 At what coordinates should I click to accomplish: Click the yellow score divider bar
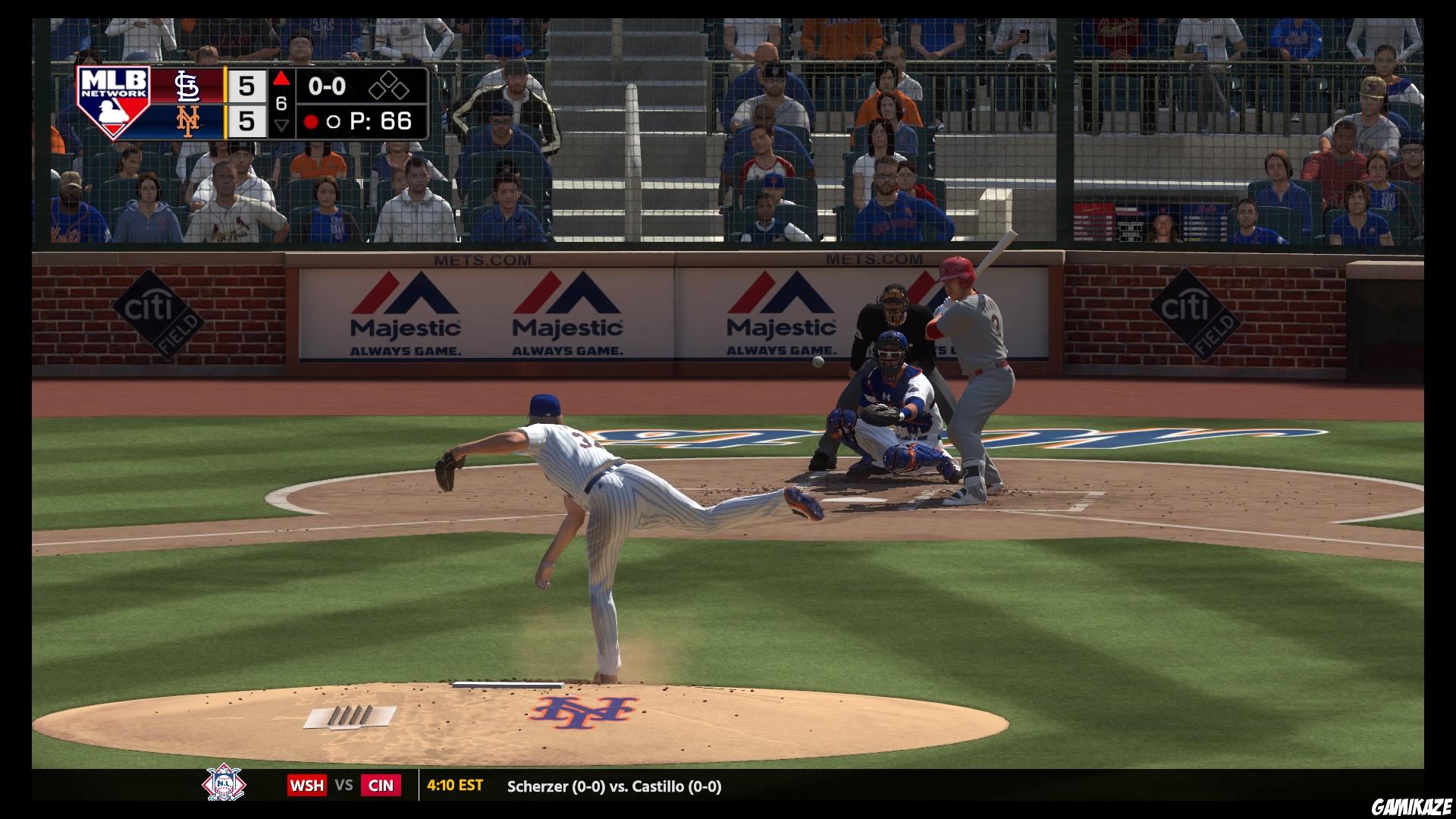[x=224, y=105]
